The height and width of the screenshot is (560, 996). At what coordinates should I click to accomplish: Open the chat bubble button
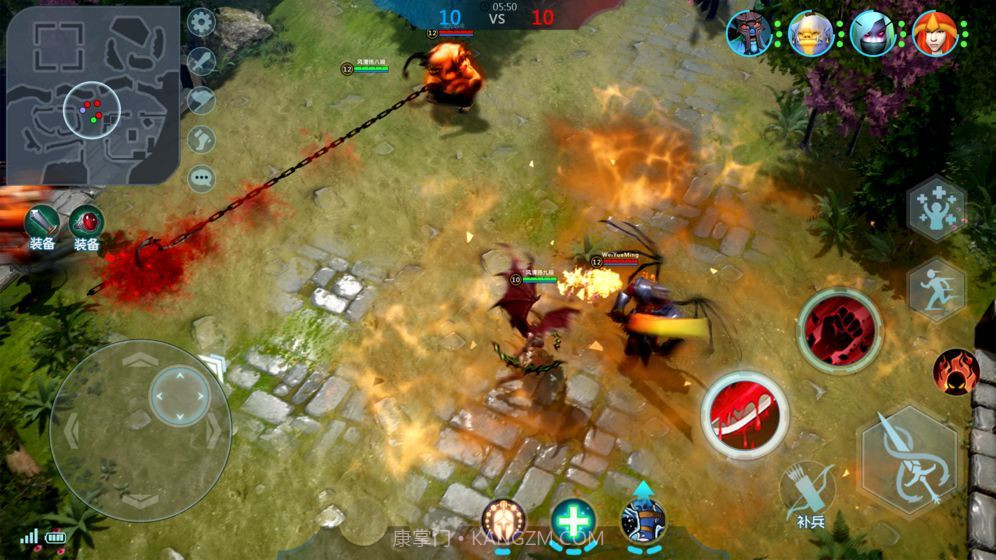[202, 178]
